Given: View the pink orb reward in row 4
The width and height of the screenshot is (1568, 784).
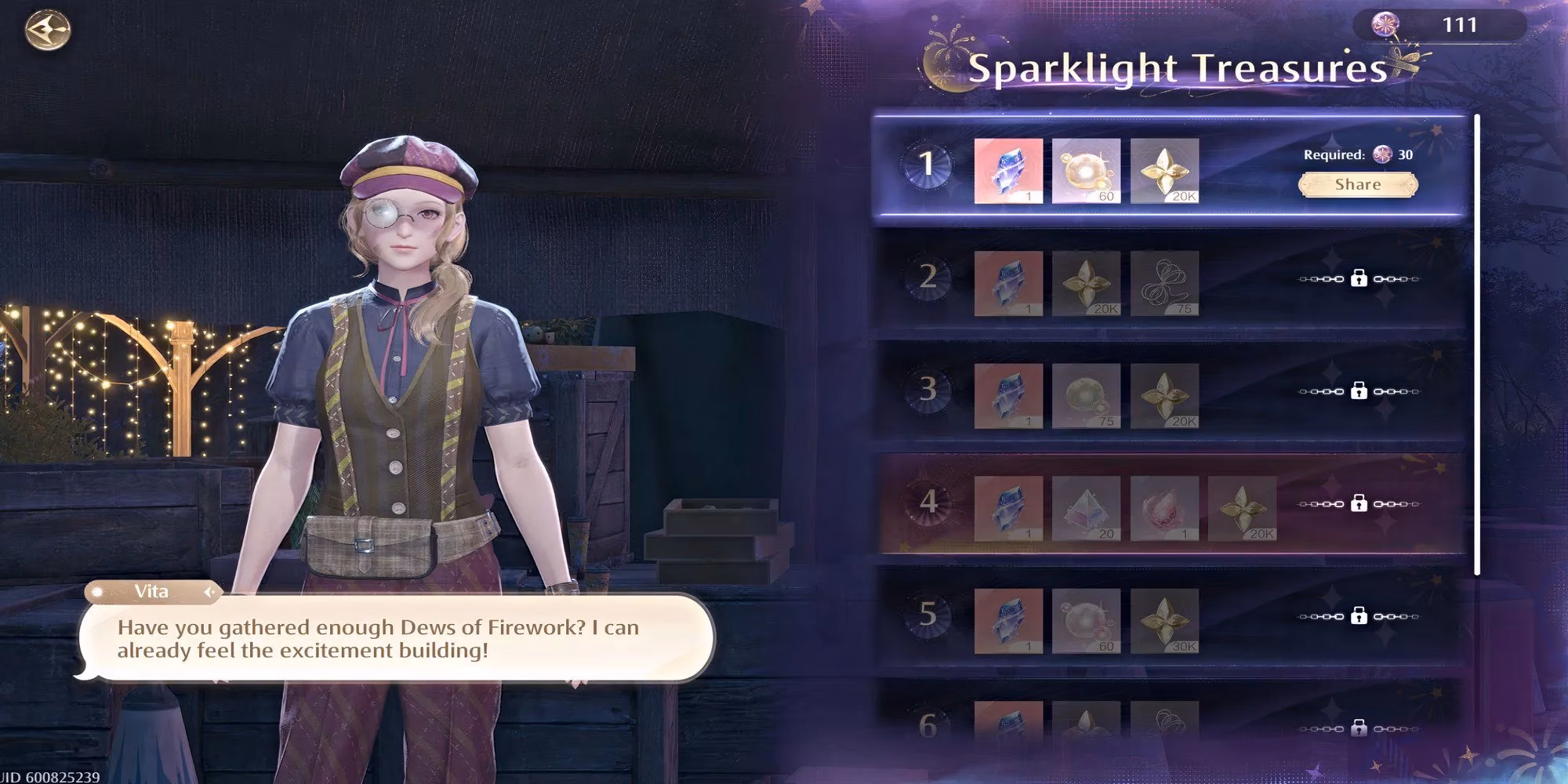Looking at the screenshot, I should click(1164, 508).
